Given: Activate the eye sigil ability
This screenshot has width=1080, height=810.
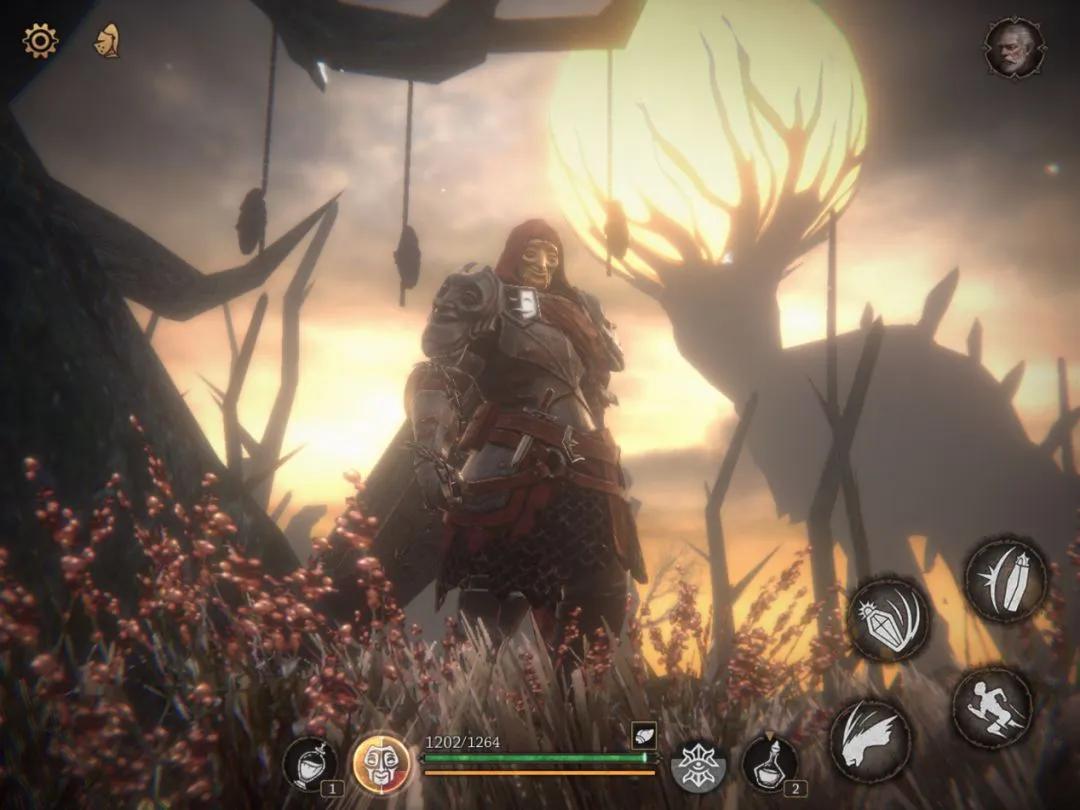Looking at the screenshot, I should (x=698, y=765).
